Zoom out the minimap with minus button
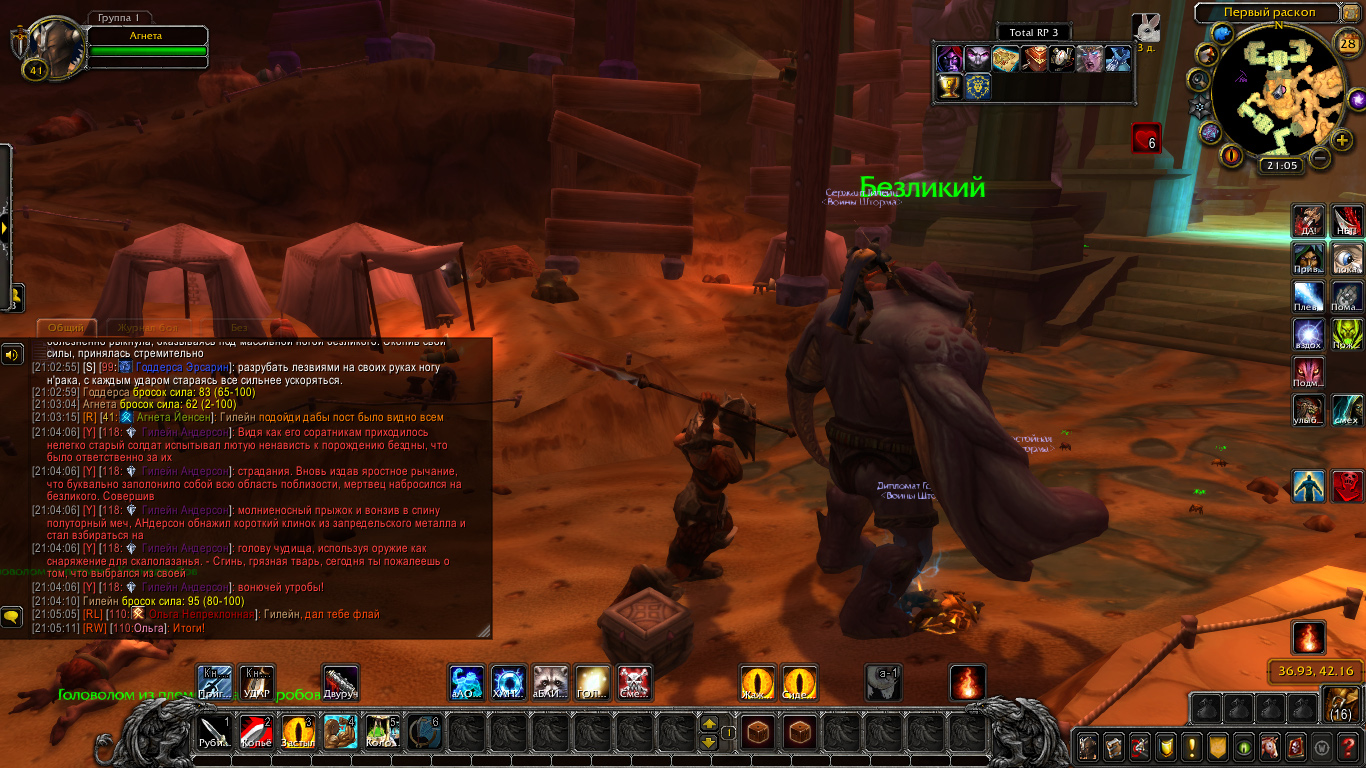Viewport: 1366px width, 768px height. point(1321,158)
